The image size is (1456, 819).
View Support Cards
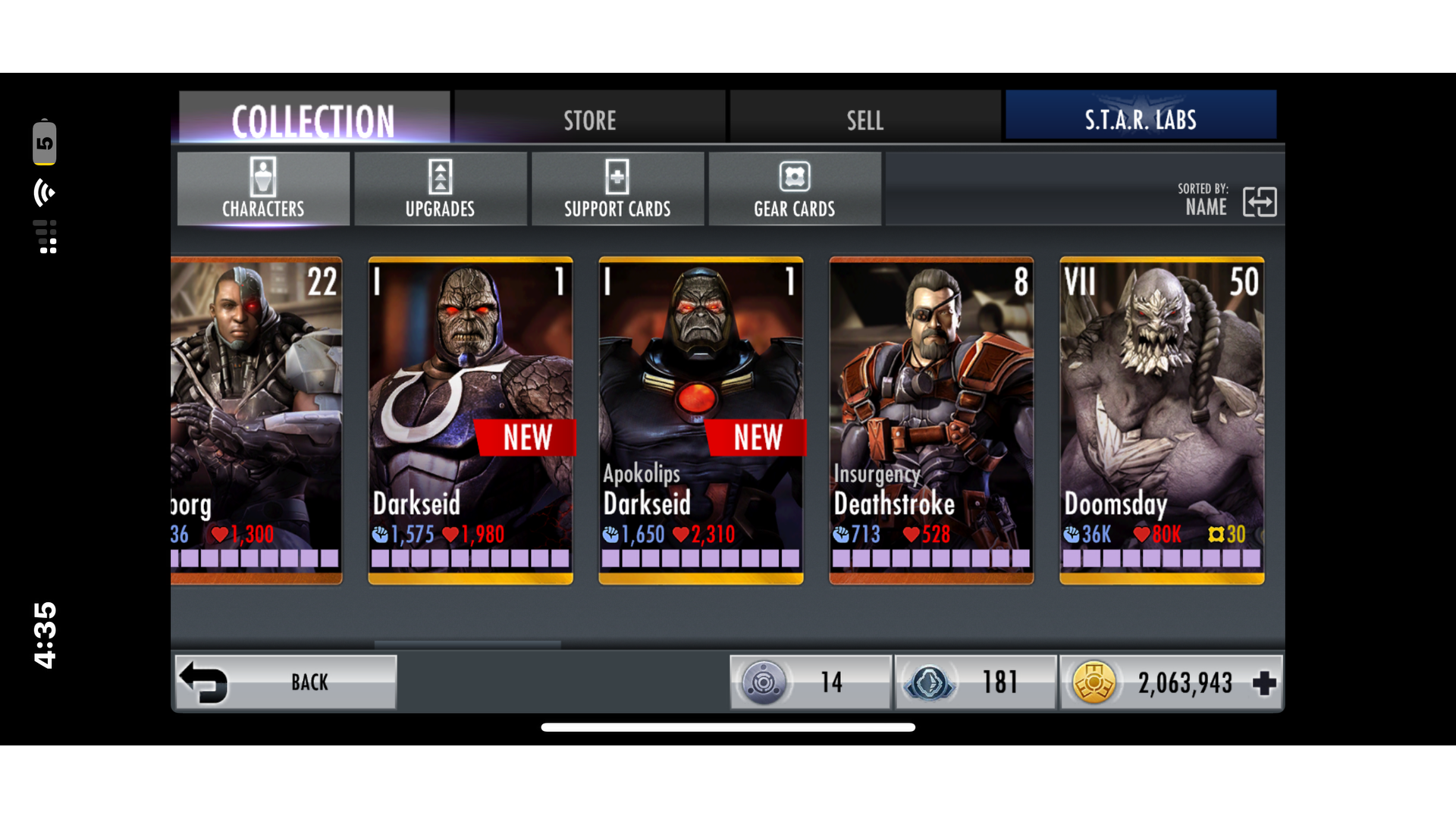(617, 189)
